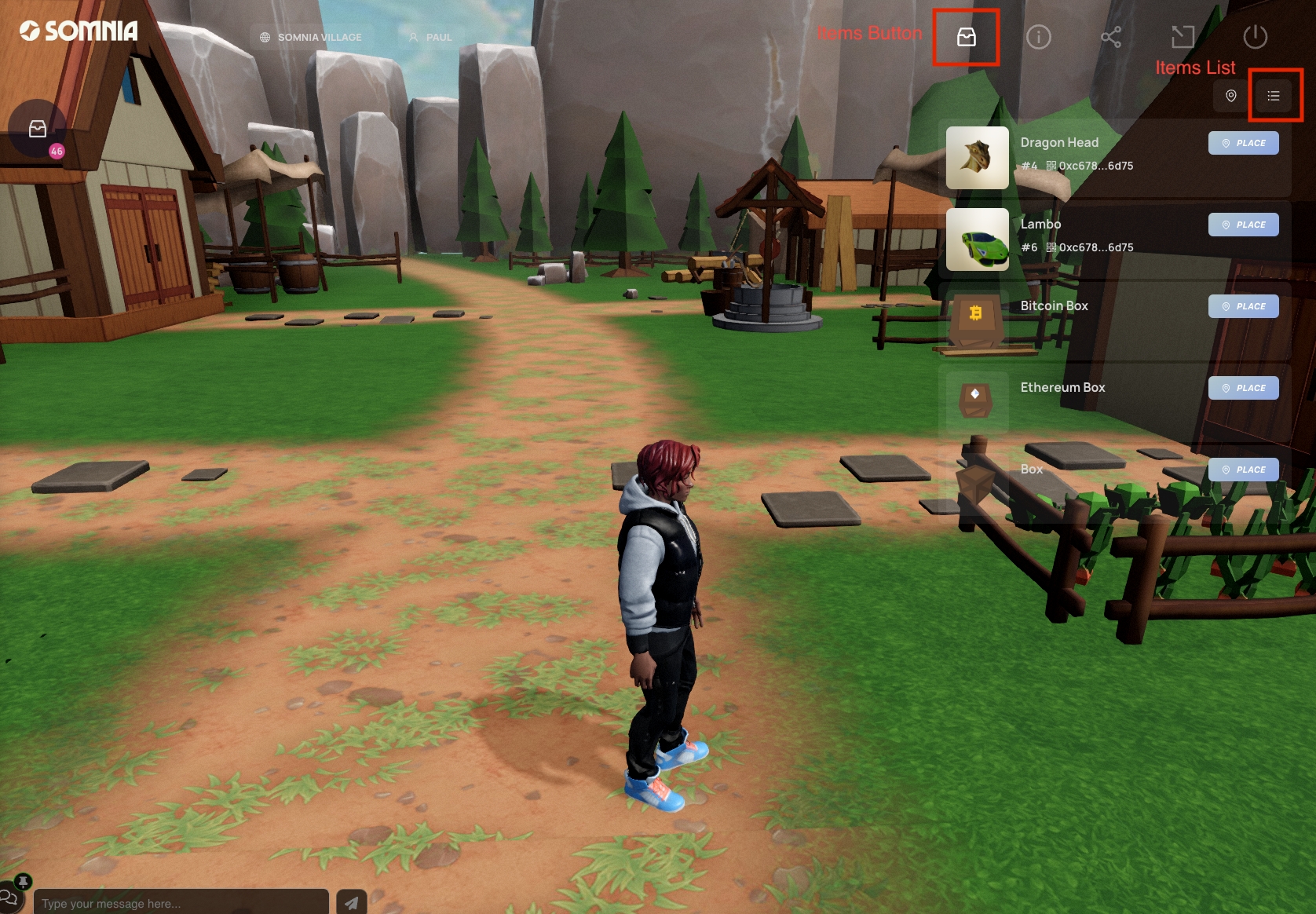Place the Lambo item
Viewport: 1316px width, 914px height.
pos(1243,225)
